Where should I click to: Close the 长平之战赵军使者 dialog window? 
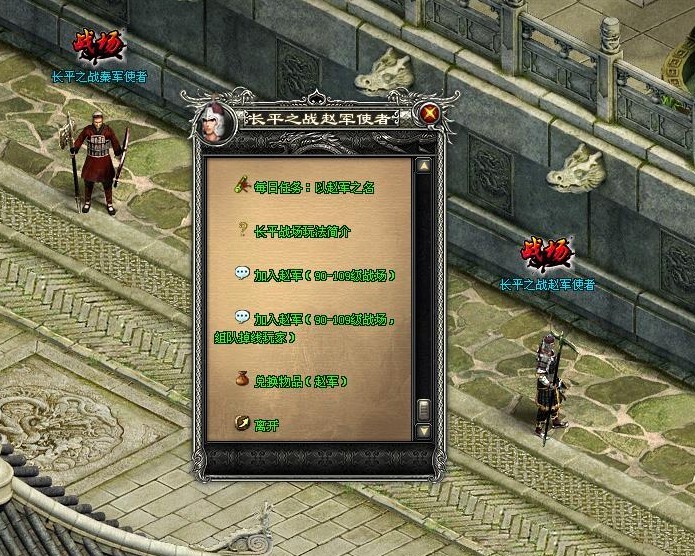(430, 114)
